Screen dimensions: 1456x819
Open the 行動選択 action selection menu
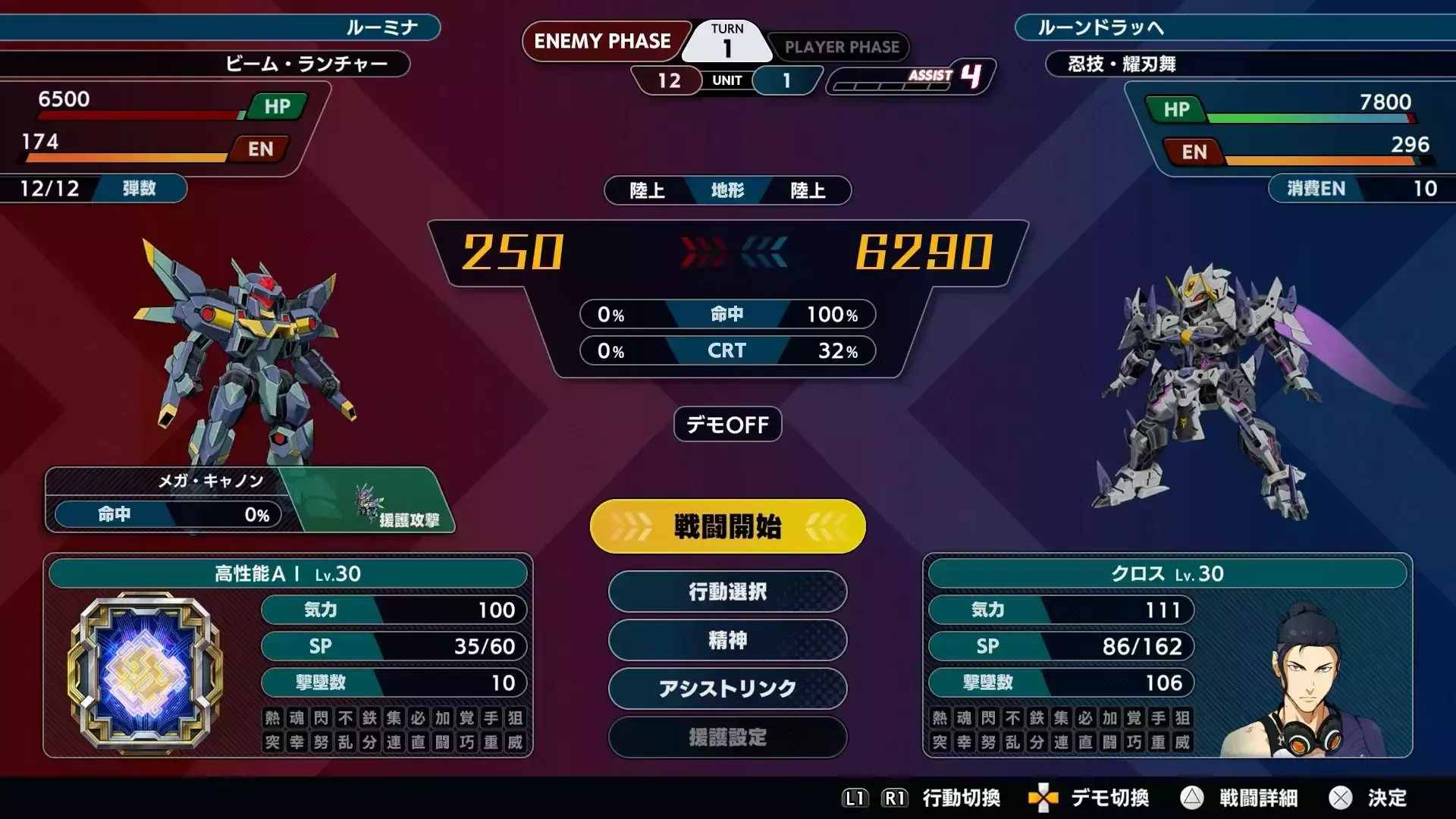tap(726, 592)
